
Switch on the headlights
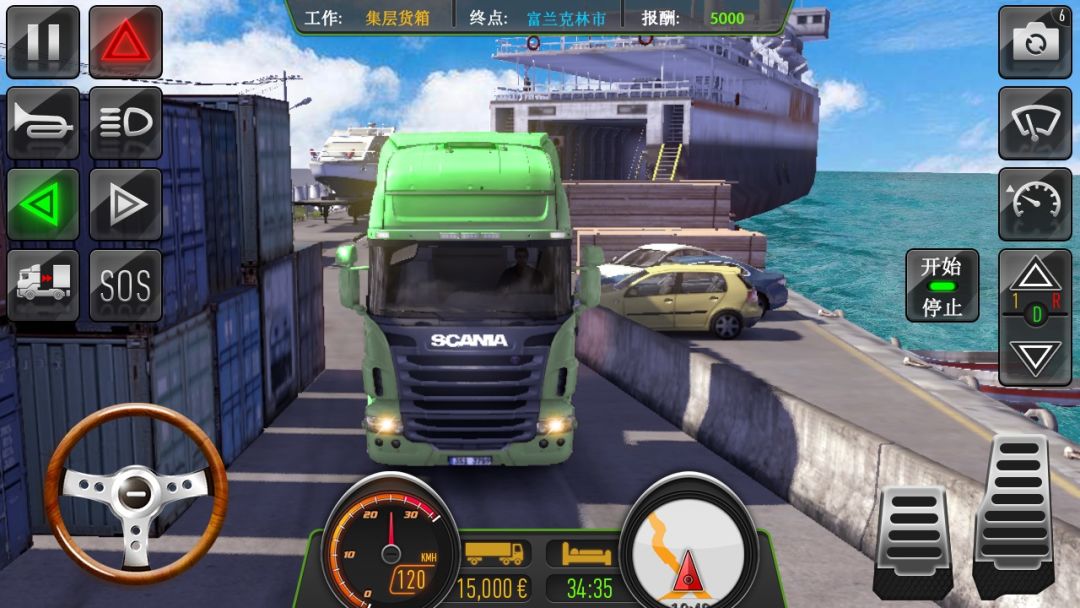tap(125, 123)
